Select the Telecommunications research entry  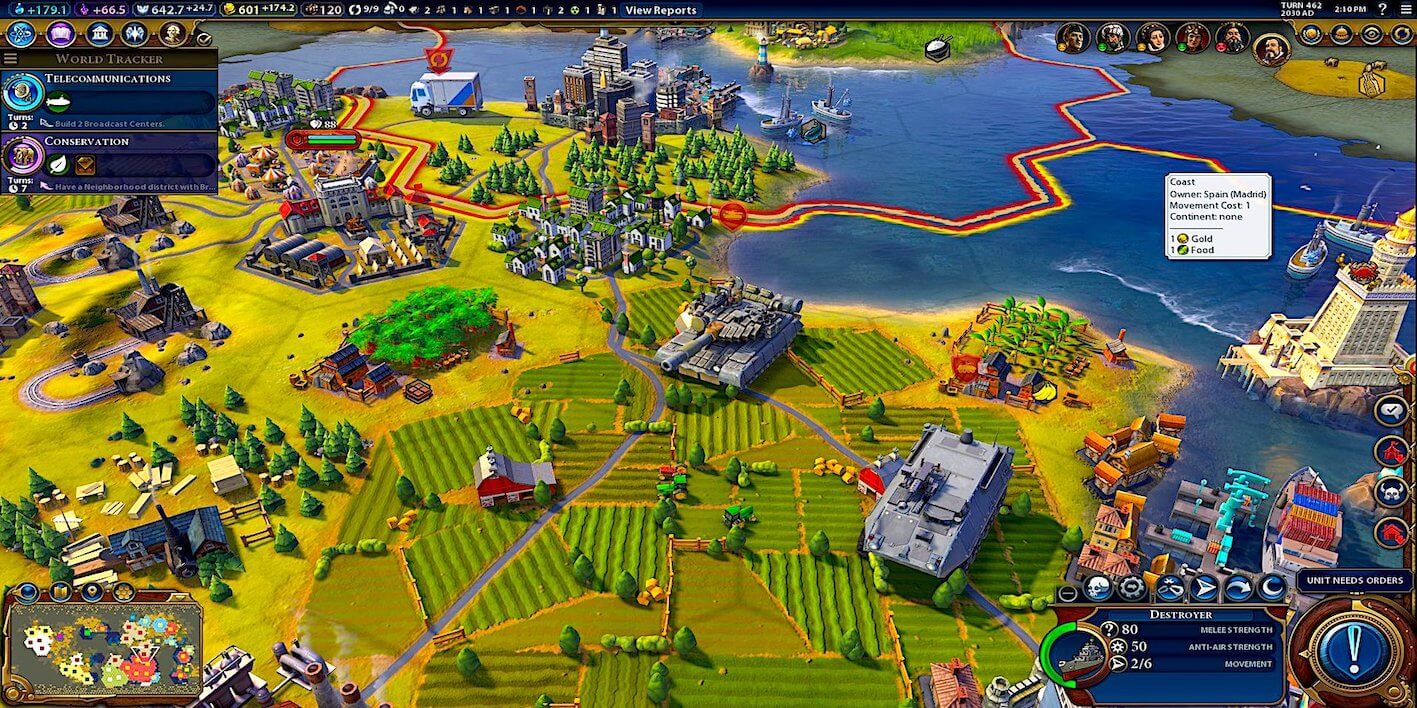point(108,97)
